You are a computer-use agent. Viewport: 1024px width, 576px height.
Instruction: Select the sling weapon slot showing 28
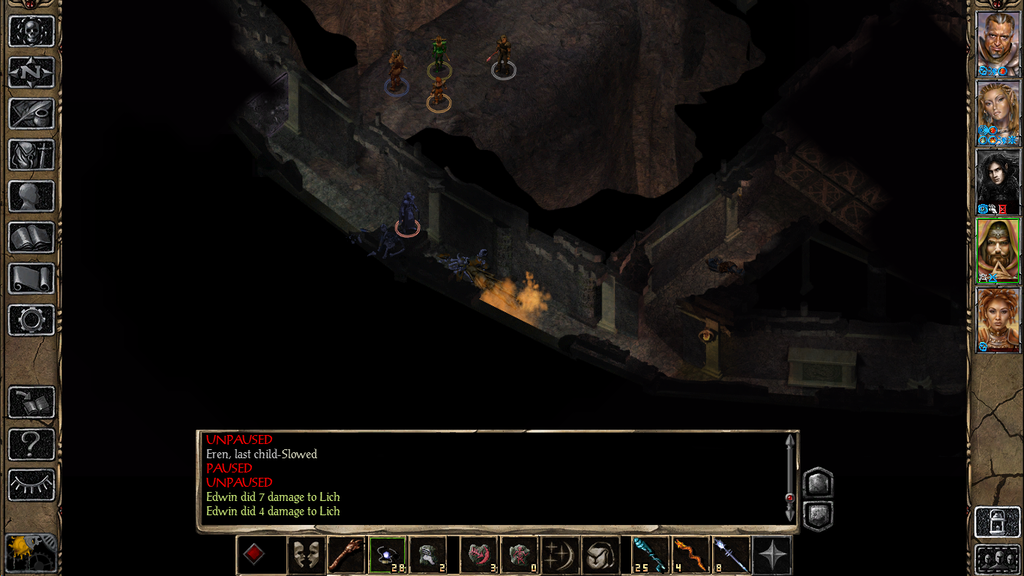coord(387,555)
